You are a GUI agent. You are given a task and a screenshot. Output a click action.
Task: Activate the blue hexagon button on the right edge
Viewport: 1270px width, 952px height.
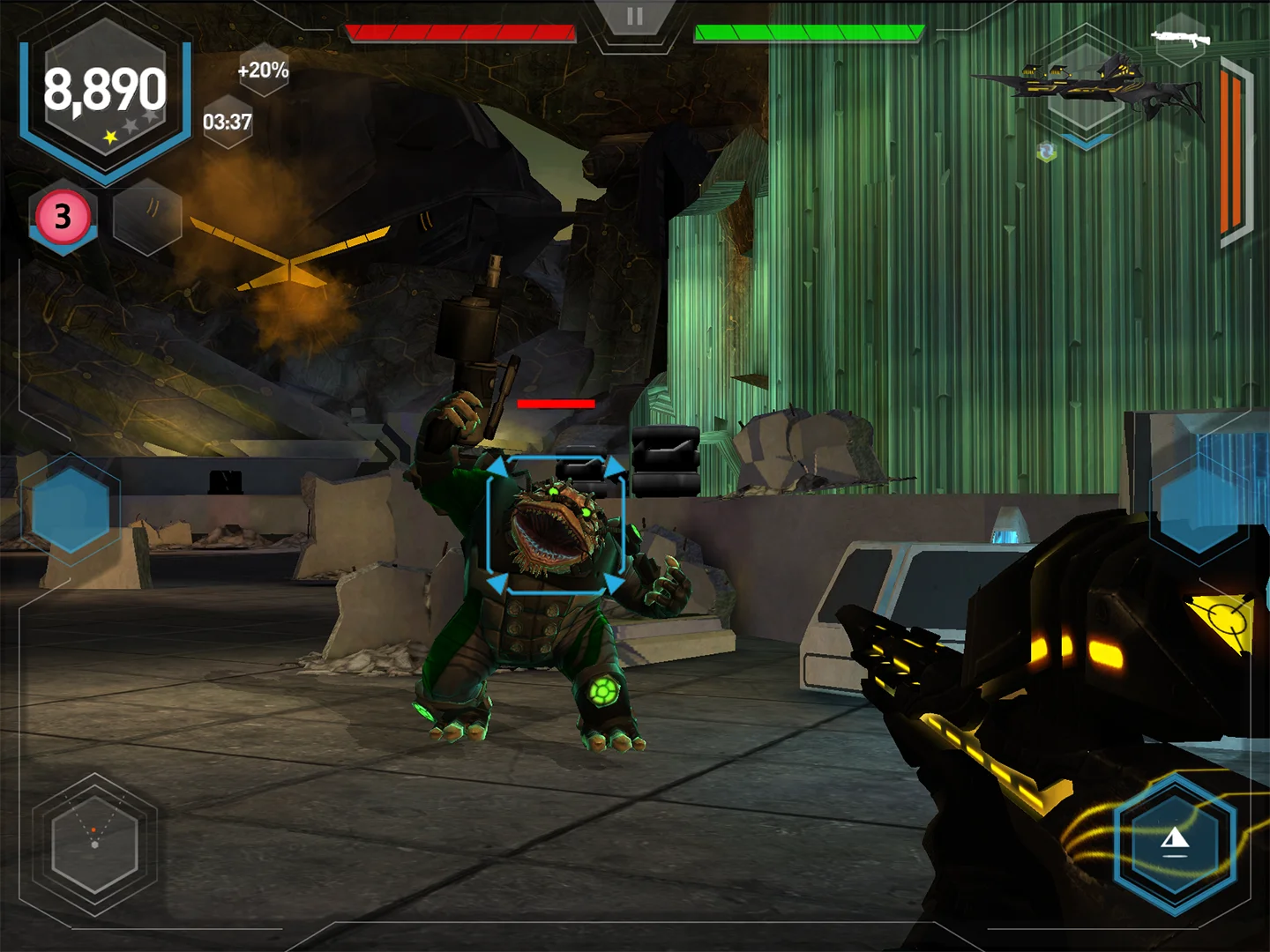[1199, 504]
